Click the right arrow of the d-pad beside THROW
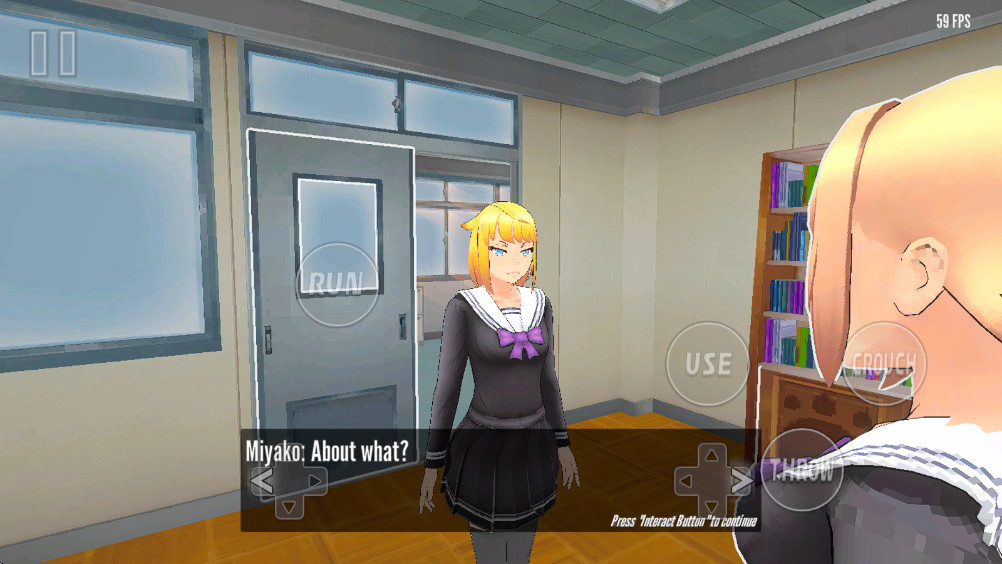1002x564 pixels. click(x=740, y=481)
